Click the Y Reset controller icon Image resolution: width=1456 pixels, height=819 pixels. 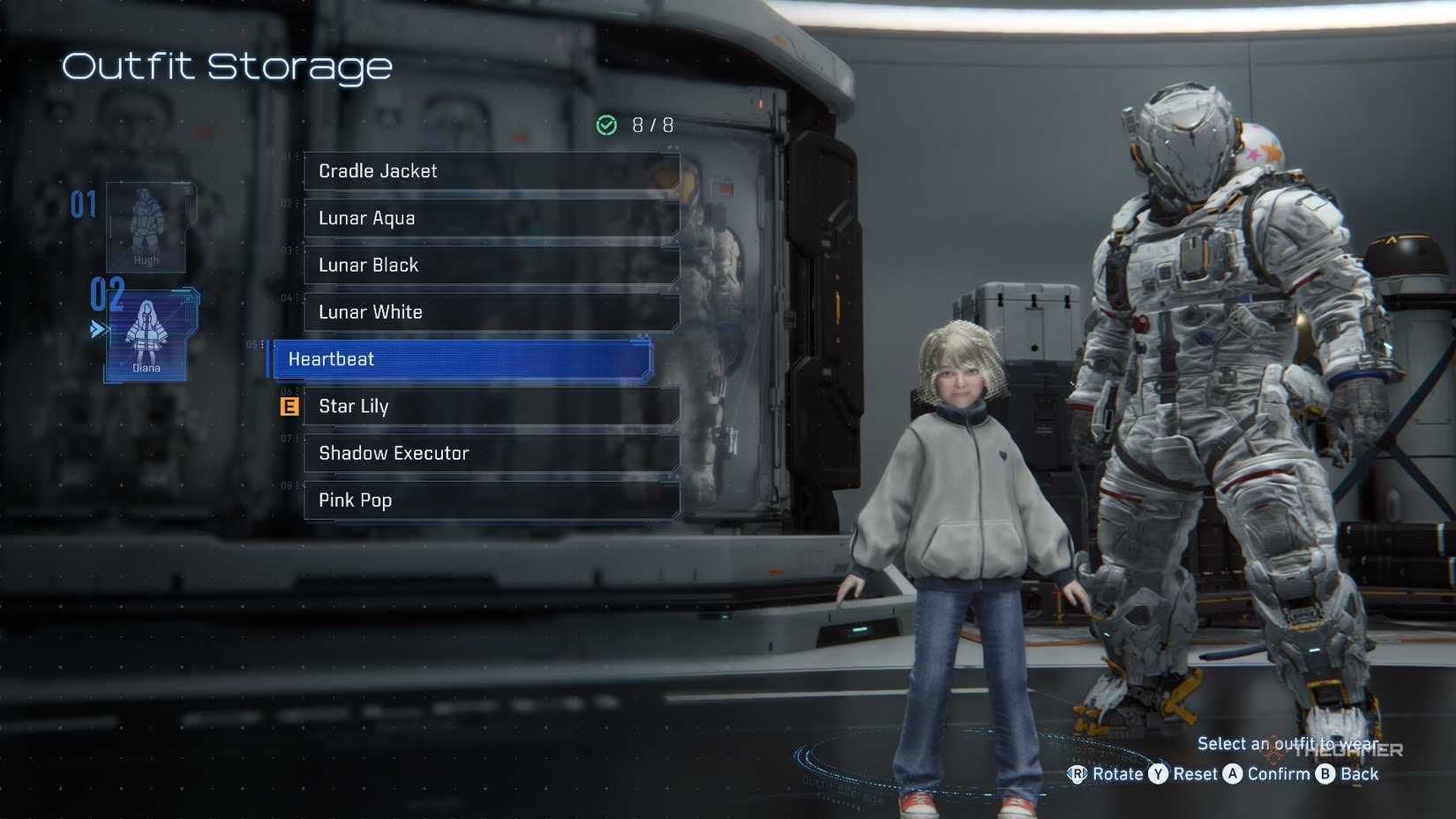[x=1158, y=774]
